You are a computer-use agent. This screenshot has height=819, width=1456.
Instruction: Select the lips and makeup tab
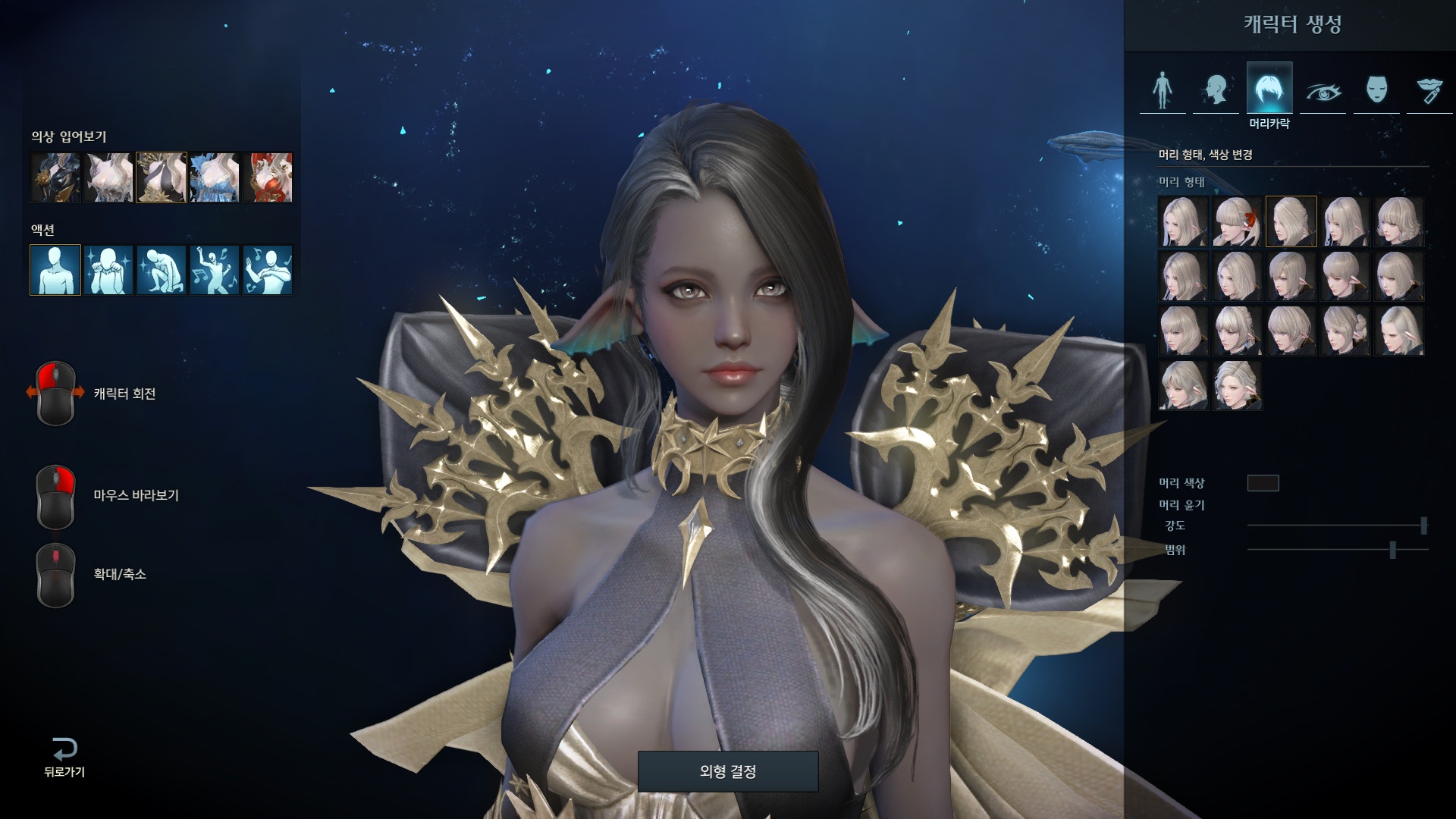[1429, 90]
